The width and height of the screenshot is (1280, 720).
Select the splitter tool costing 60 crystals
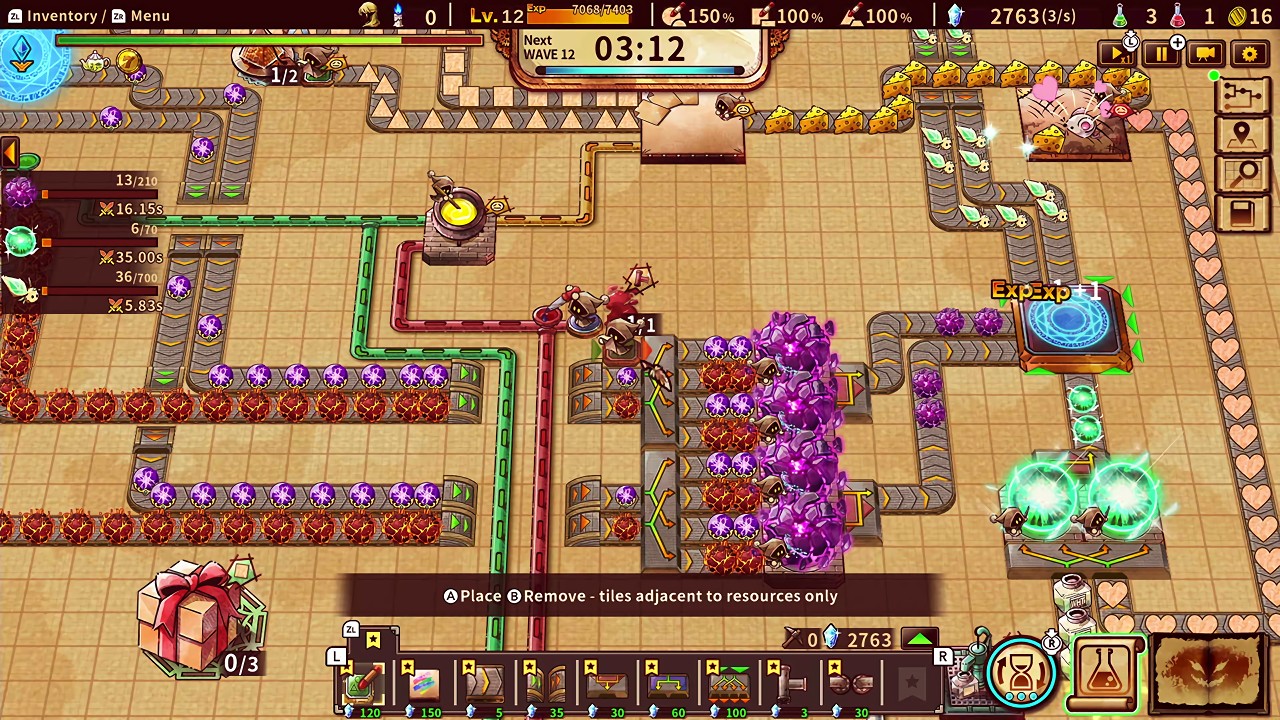click(668, 683)
